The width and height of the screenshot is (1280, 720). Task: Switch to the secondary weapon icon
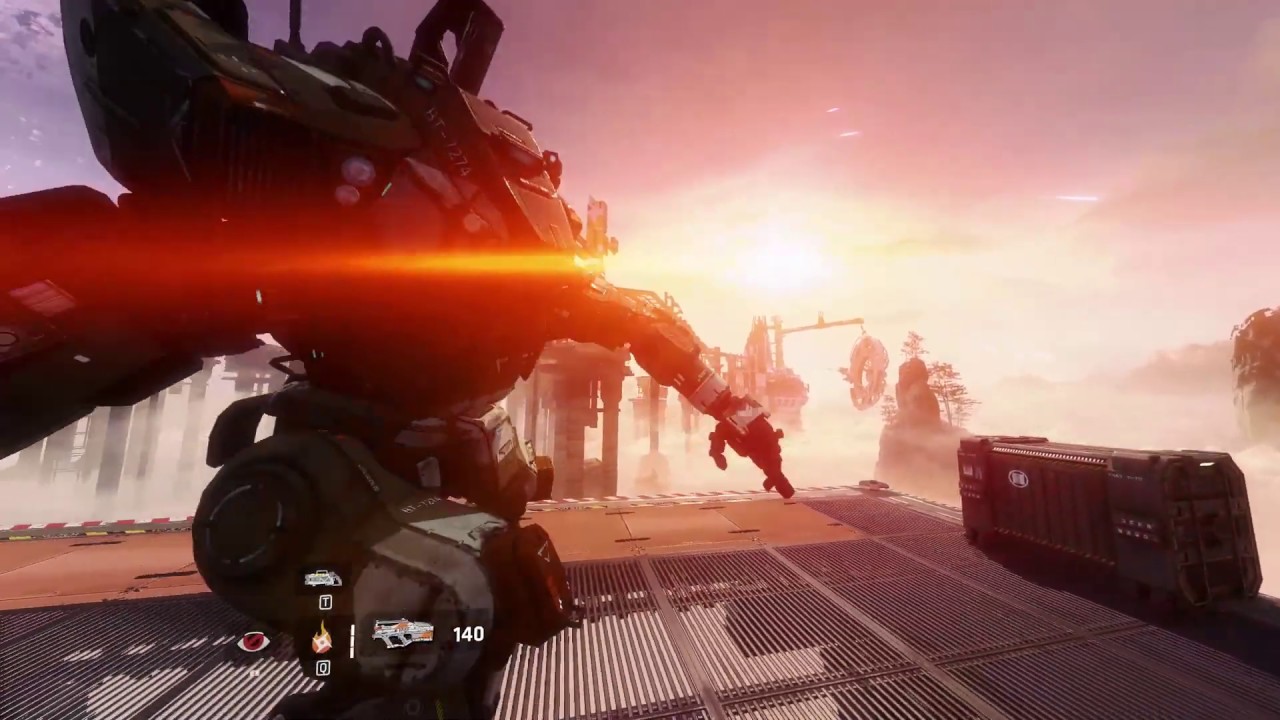(323, 578)
